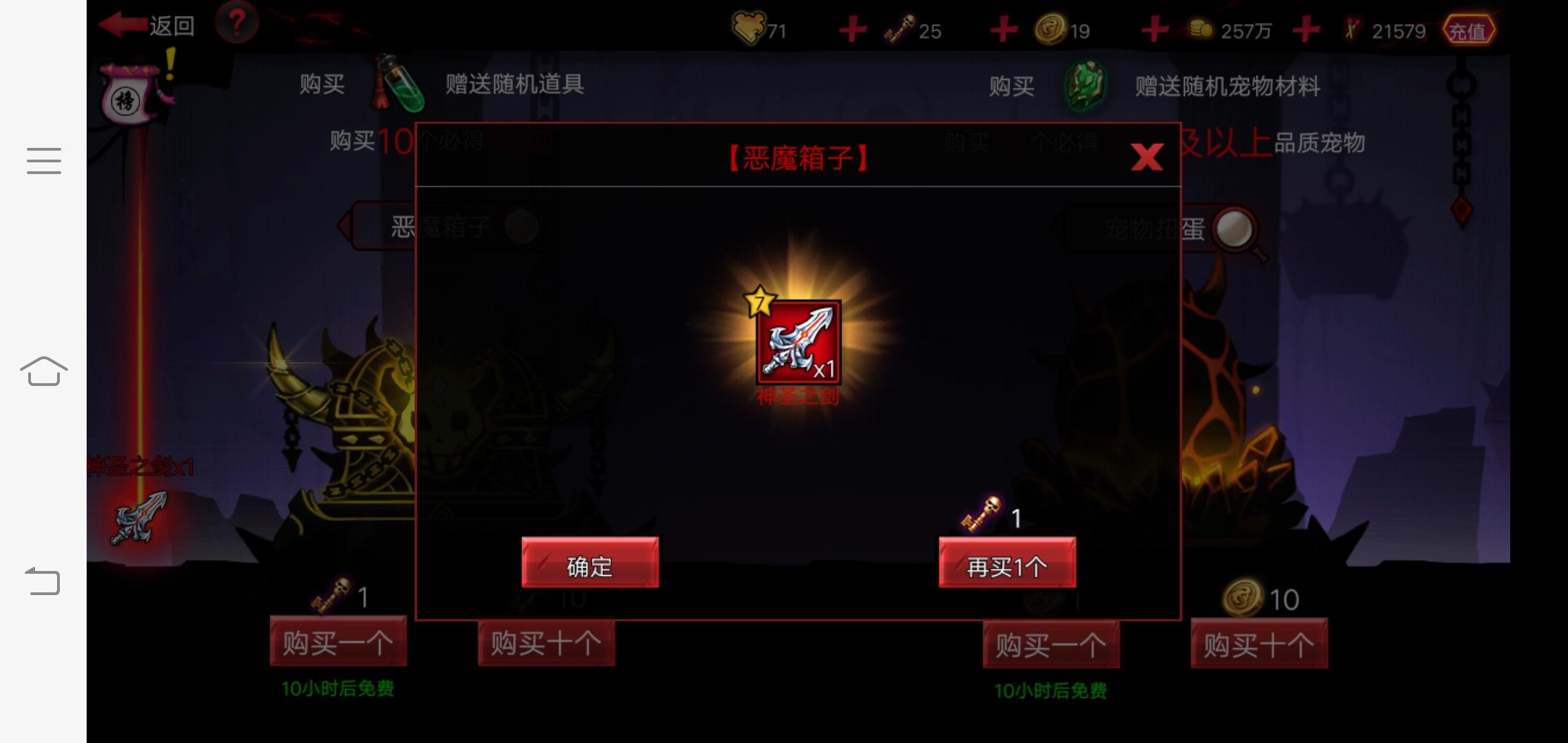Click the leftmost 购买一个 purchase button
Image resolution: width=1568 pixels, height=743 pixels.
(x=337, y=641)
